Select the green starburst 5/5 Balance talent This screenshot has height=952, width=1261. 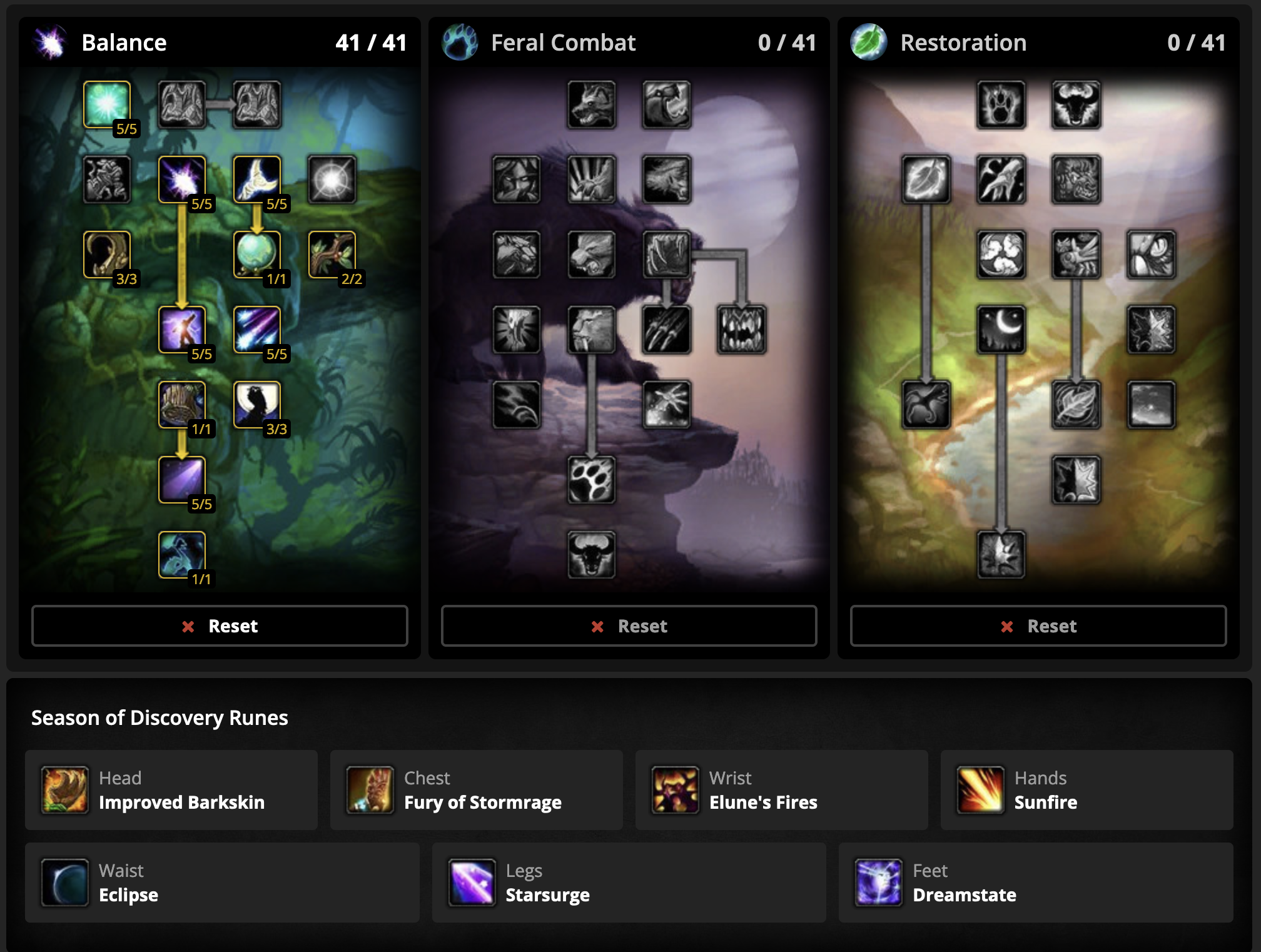coord(107,104)
